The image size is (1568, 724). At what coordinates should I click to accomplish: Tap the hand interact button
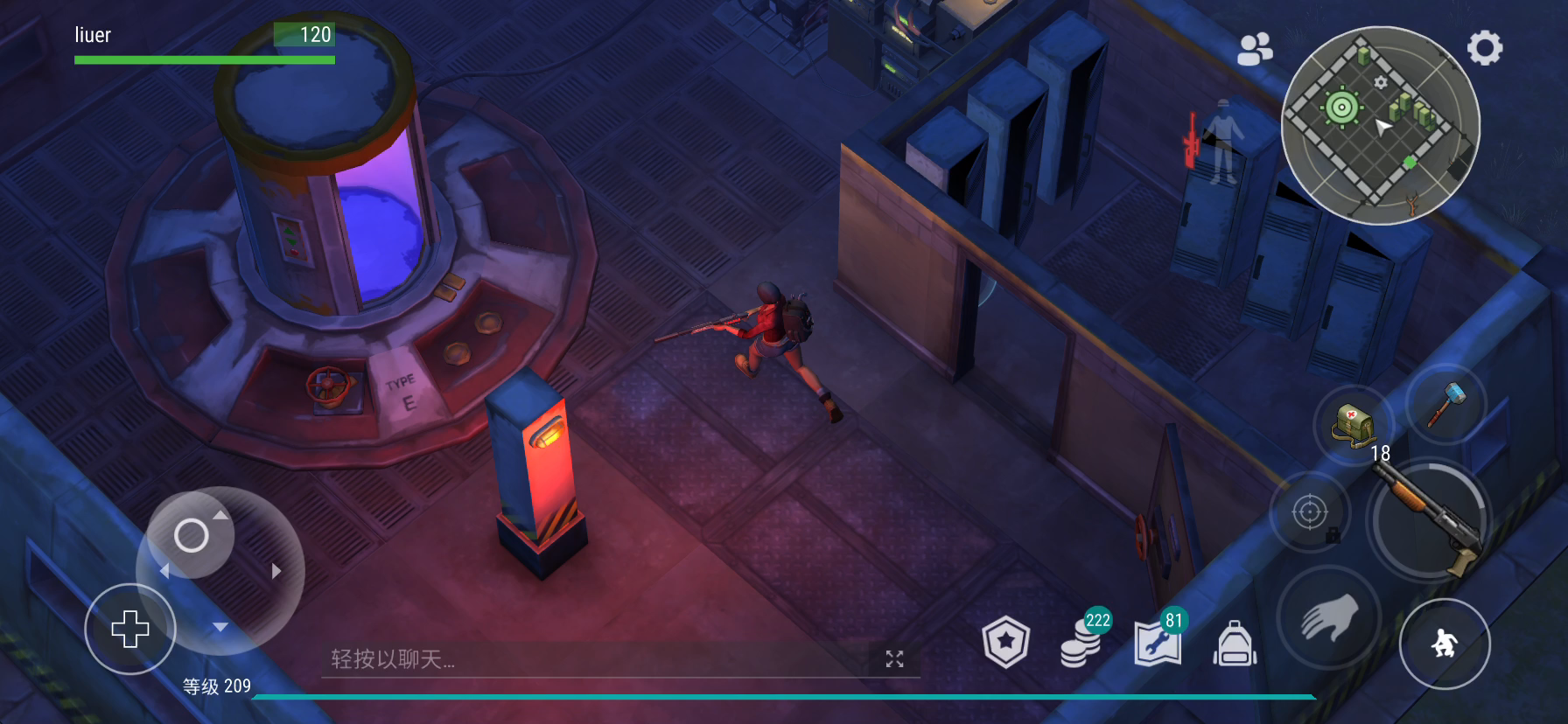pyautogui.click(x=1329, y=617)
